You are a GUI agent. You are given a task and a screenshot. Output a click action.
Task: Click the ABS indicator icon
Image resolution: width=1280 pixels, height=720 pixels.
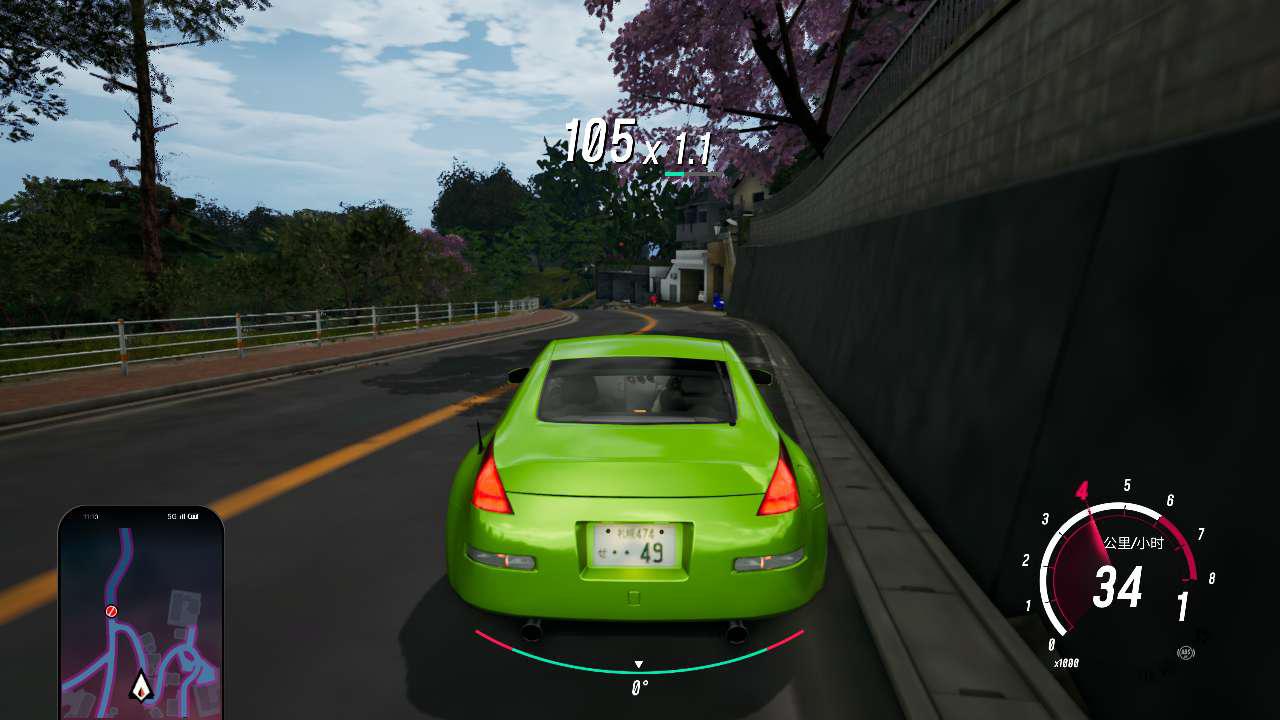coord(1186,653)
